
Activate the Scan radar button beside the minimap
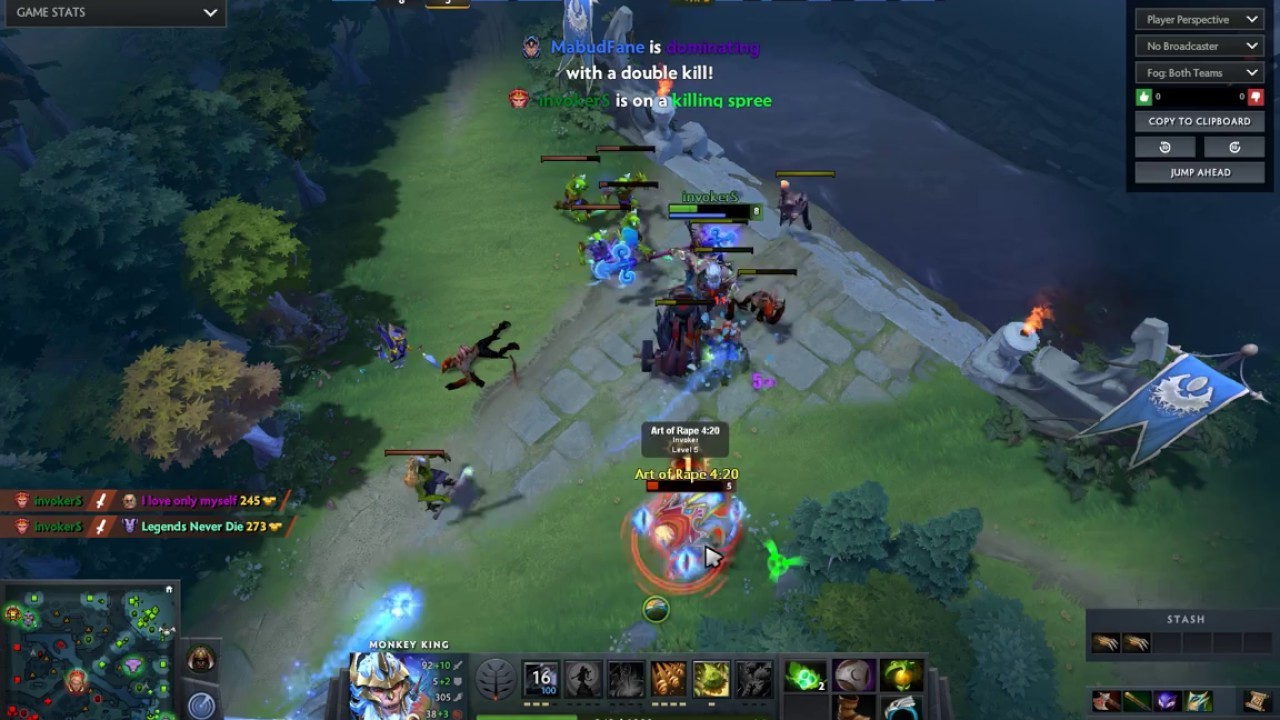pos(201,705)
